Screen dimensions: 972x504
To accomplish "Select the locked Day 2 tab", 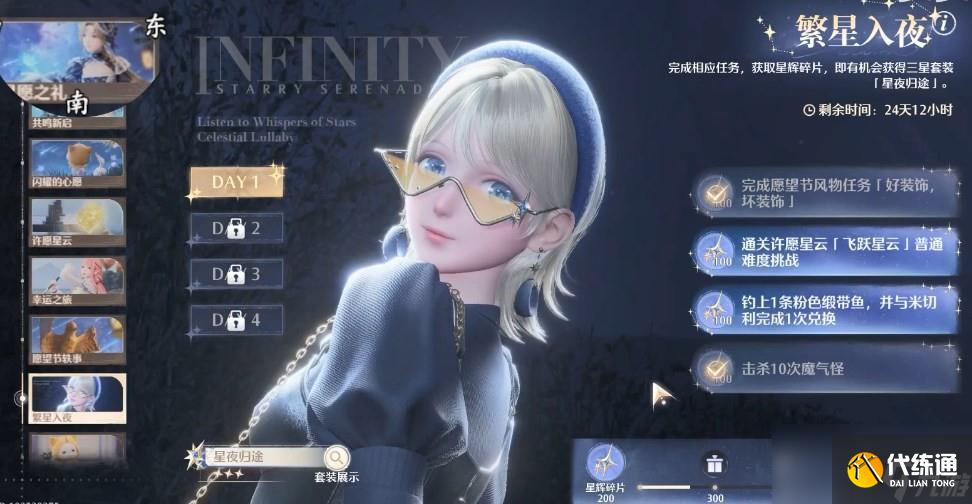I will [236, 228].
